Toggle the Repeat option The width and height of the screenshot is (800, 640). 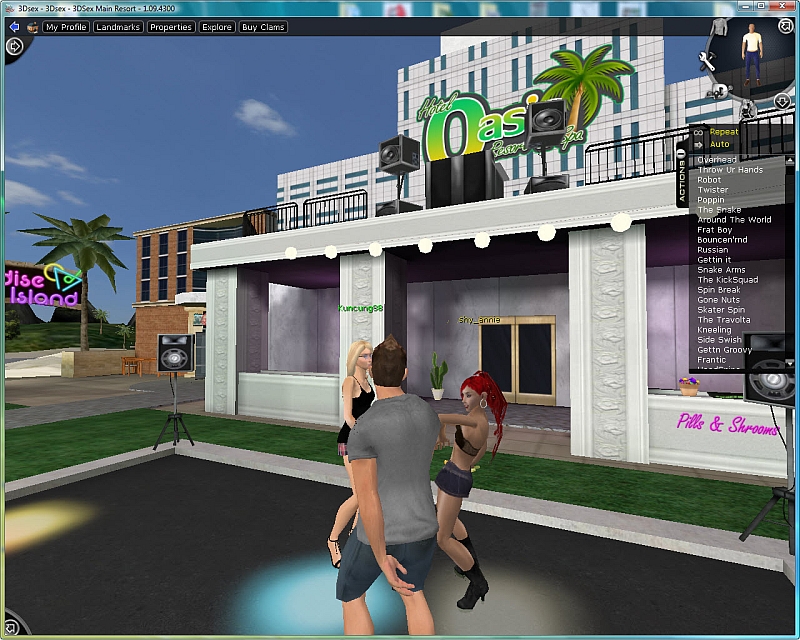coord(723,132)
